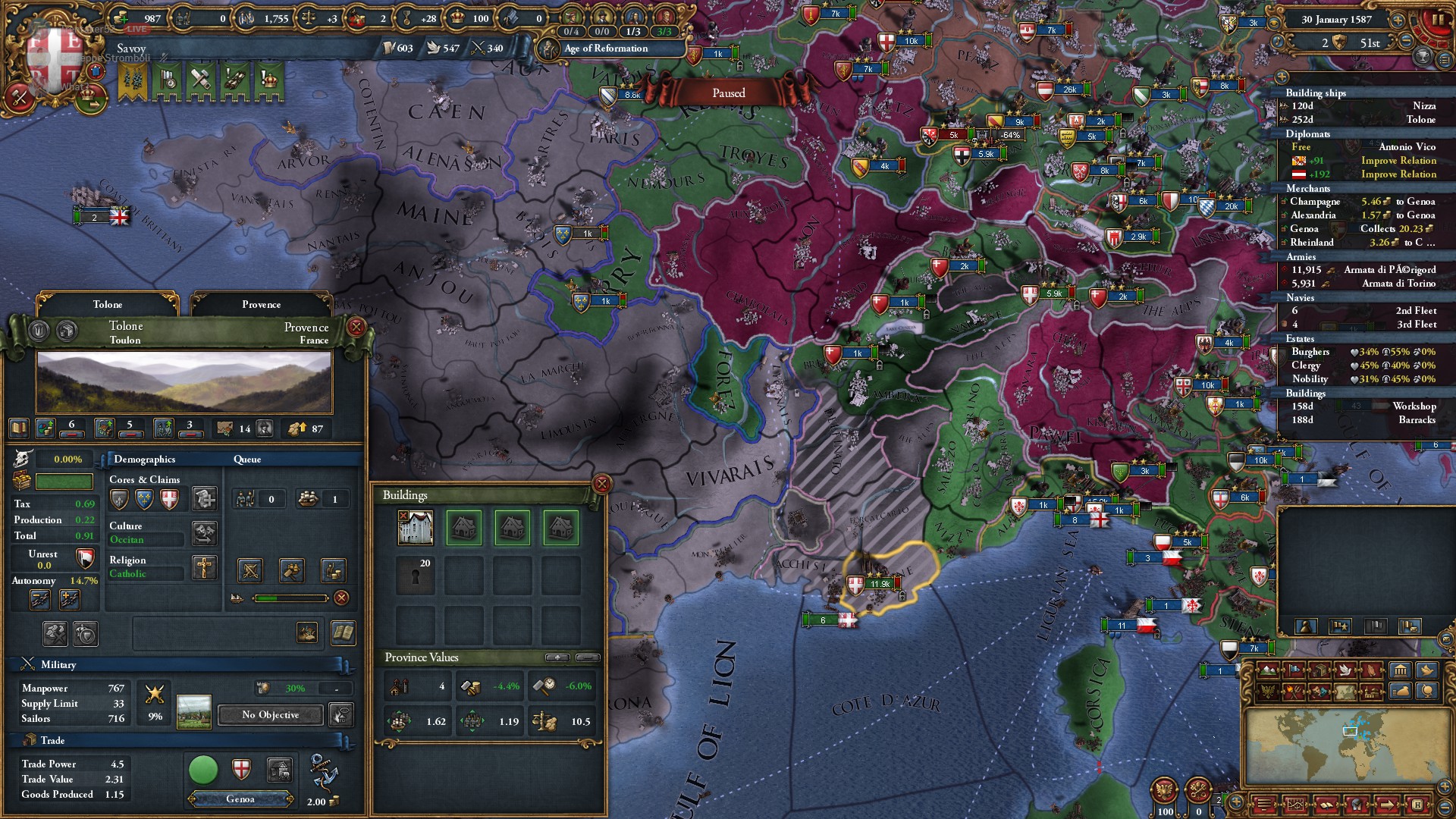This screenshot has width=1456, height=819.
Task: Click the change culture masks icon
Action: point(205,534)
